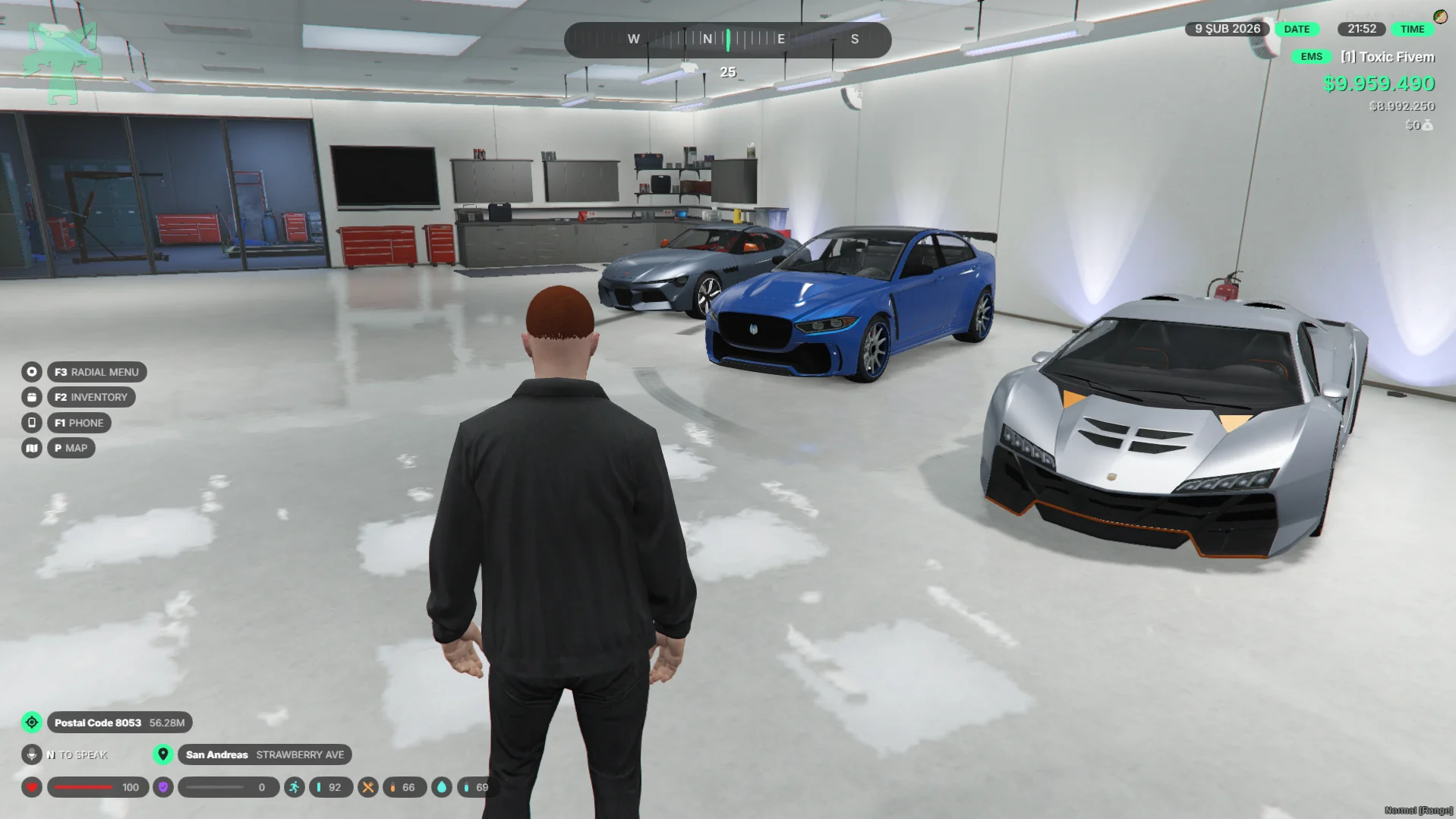Click the red heart health icon

pos(32,787)
